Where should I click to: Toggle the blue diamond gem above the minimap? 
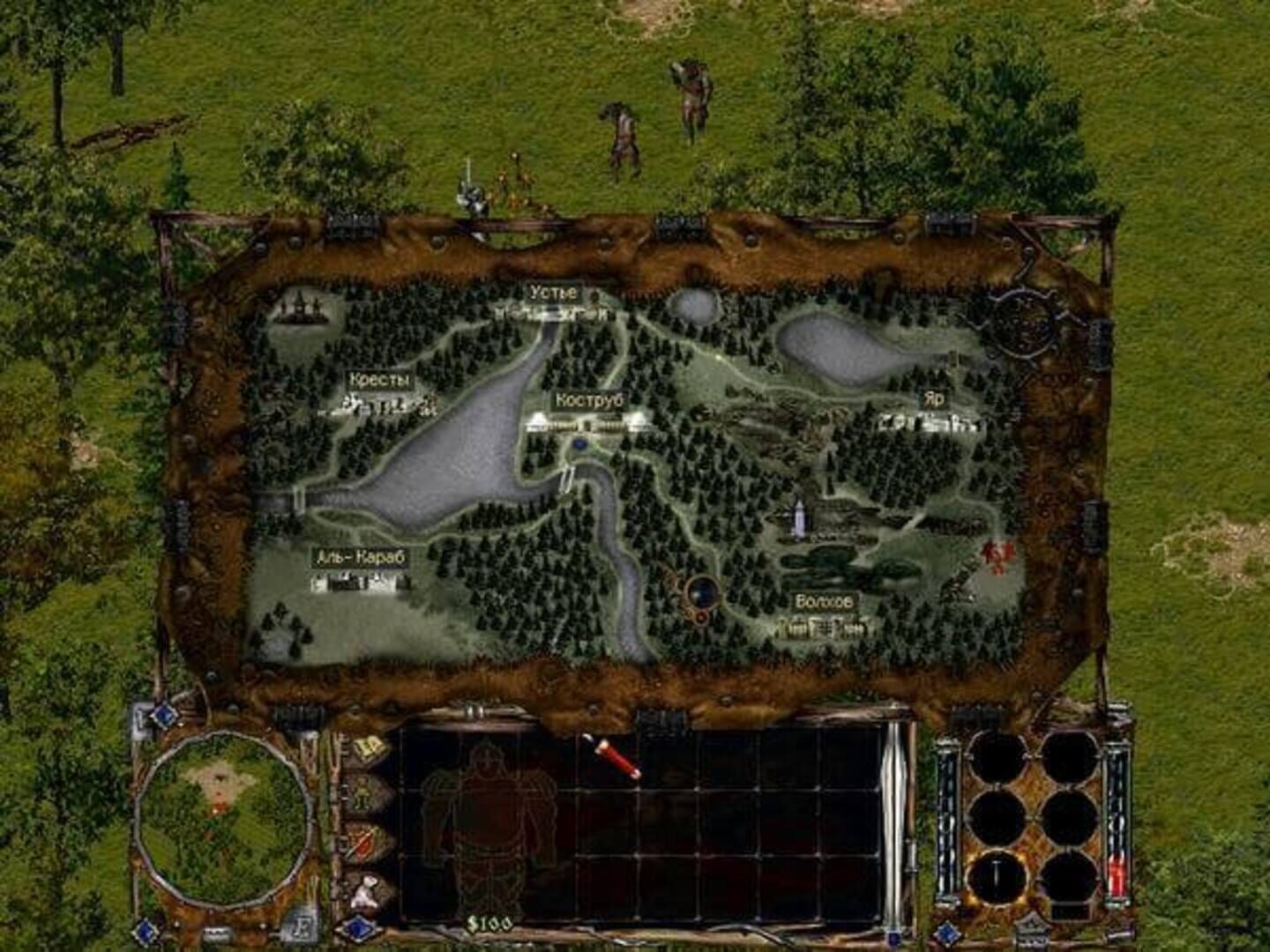164,714
